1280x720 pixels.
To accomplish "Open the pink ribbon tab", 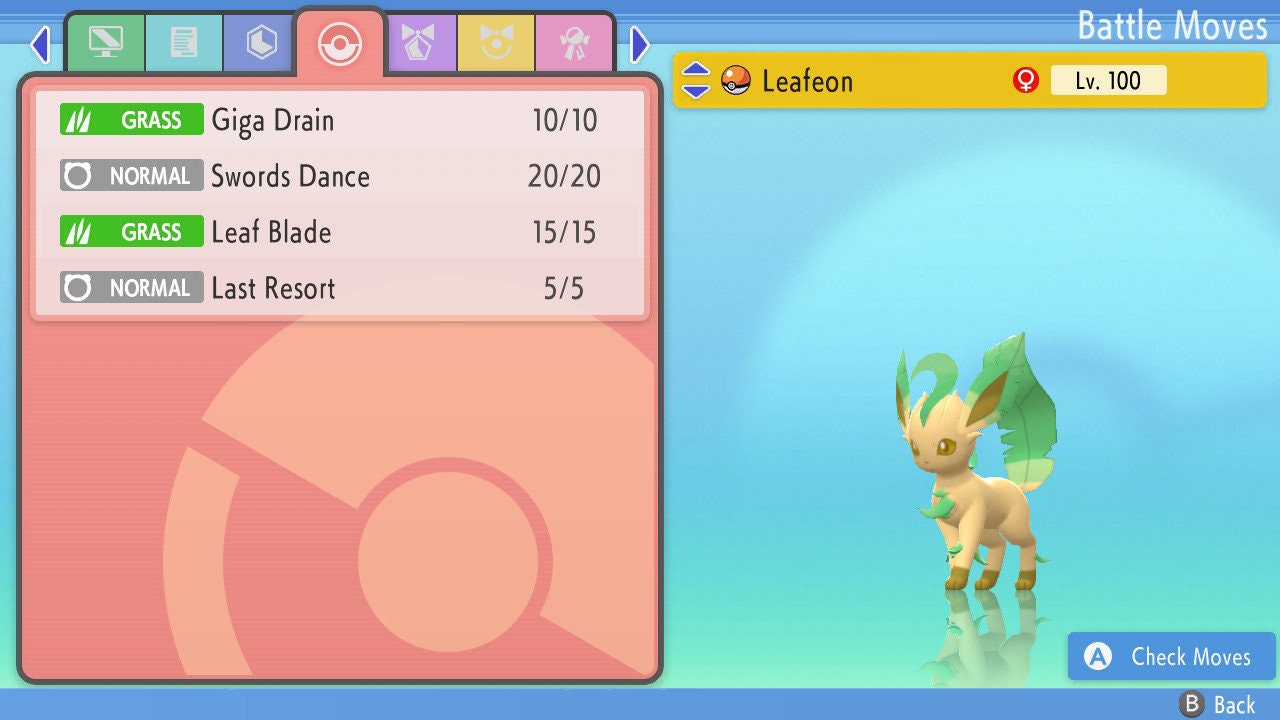I will [574, 43].
